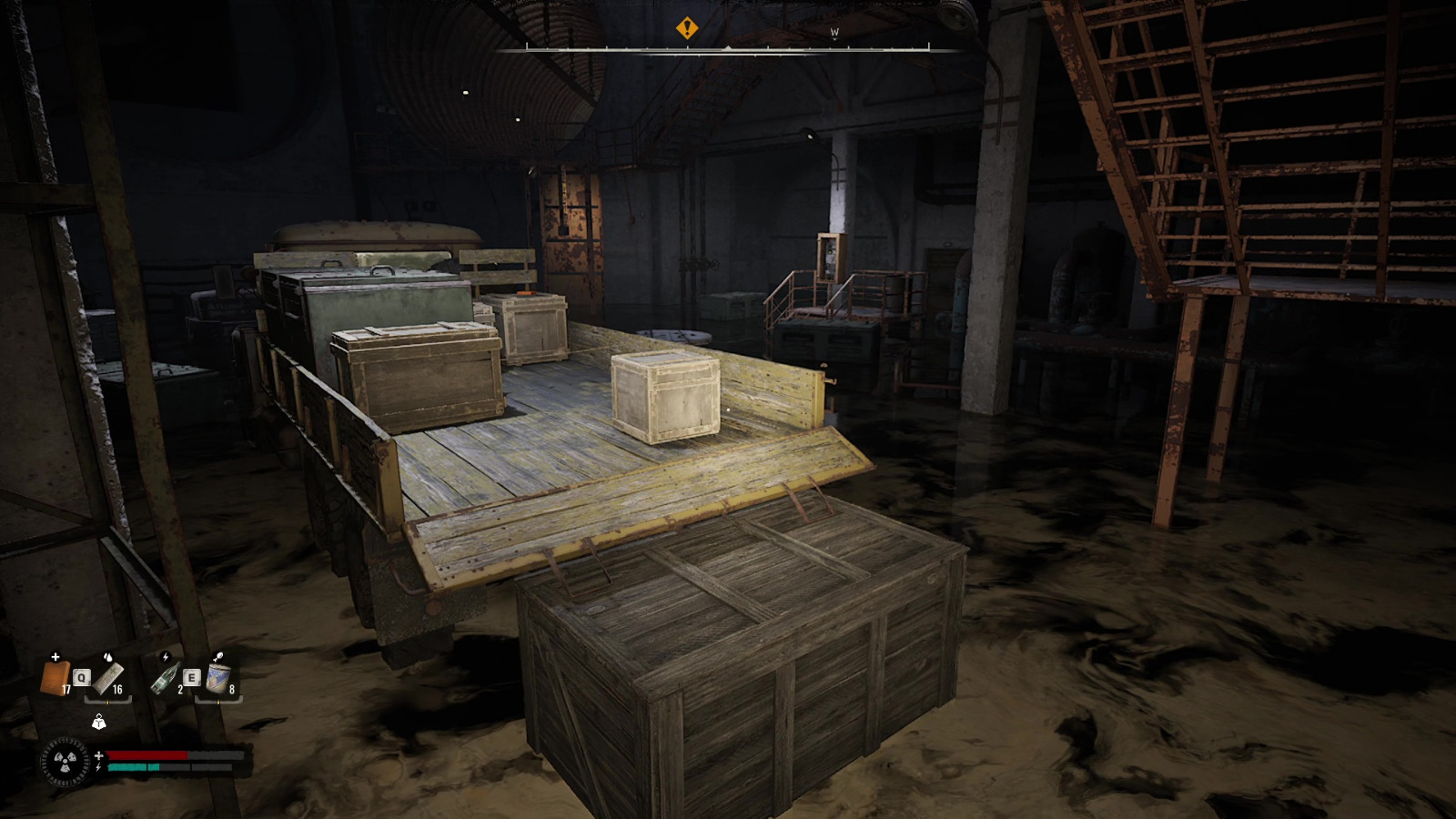Click the plus icon above the bandage slot
1456x819 pixels.
(56, 657)
